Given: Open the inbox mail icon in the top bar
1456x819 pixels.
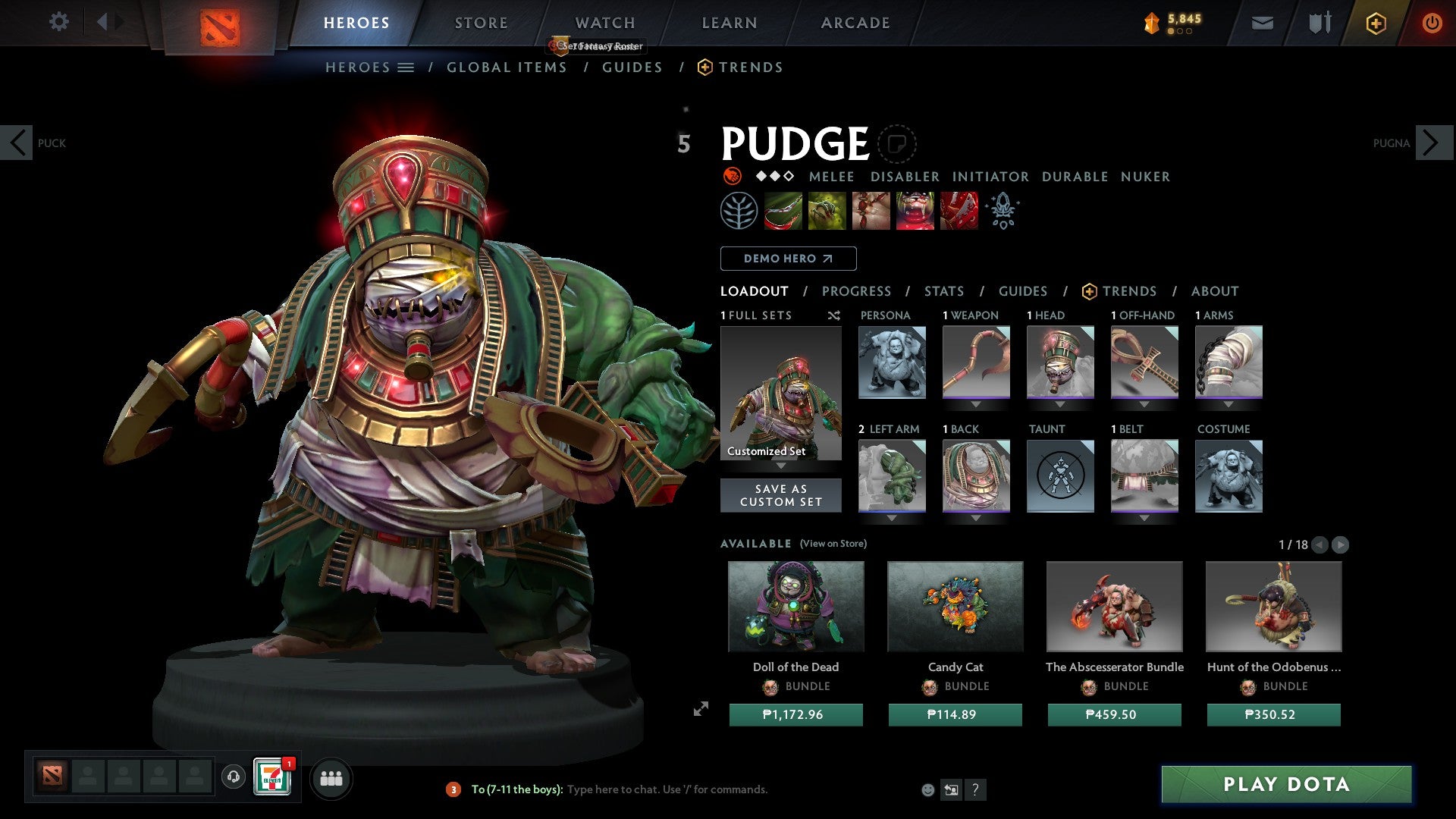Looking at the screenshot, I should click(1263, 23).
